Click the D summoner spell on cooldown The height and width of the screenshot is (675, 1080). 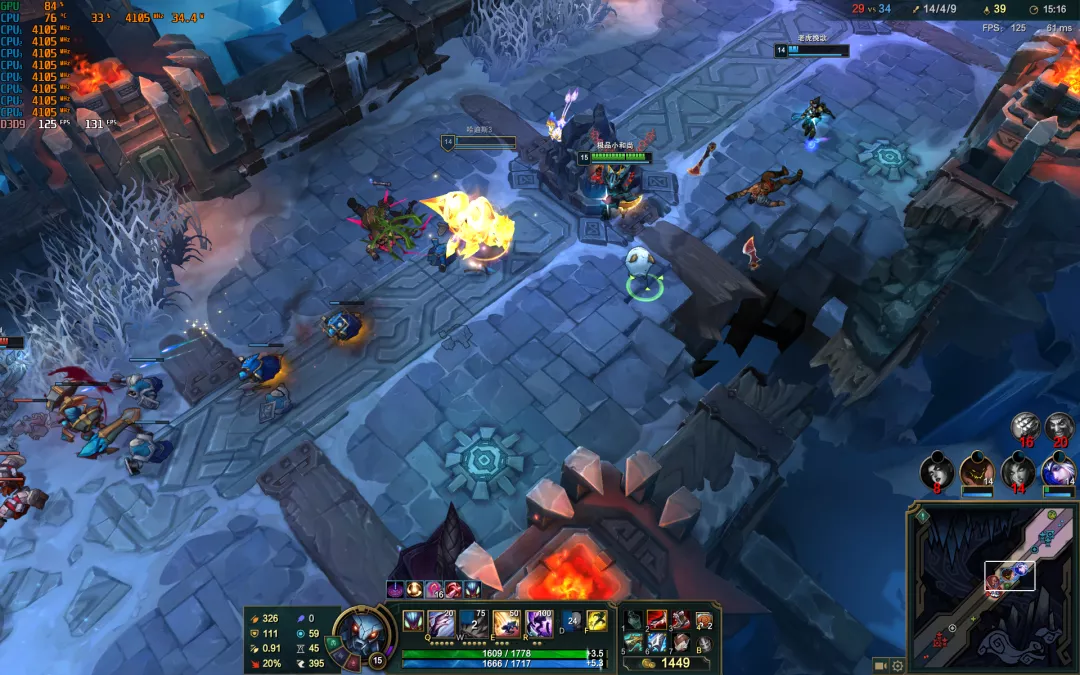573,620
